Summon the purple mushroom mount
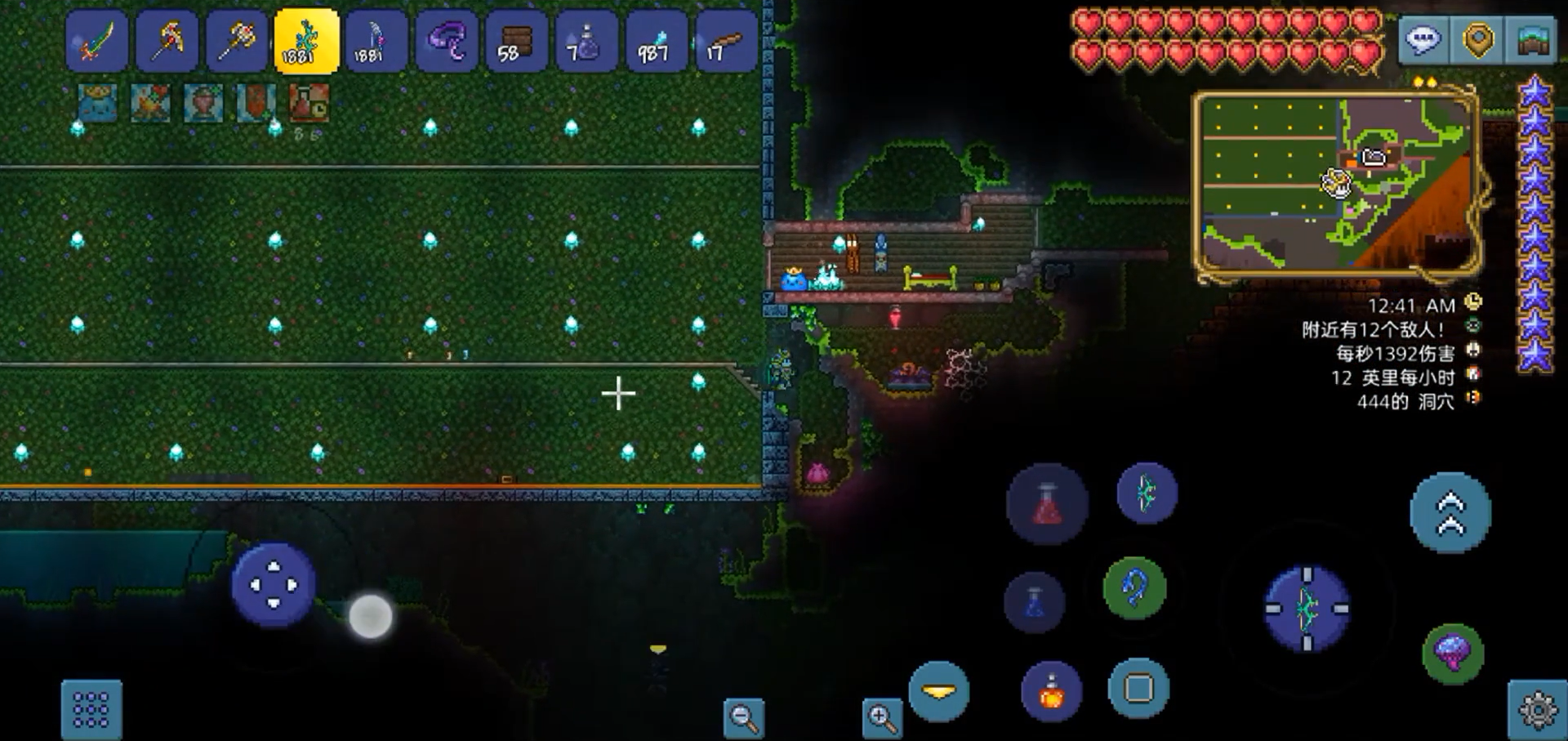The image size is (1568, 741). point(1453,653)
